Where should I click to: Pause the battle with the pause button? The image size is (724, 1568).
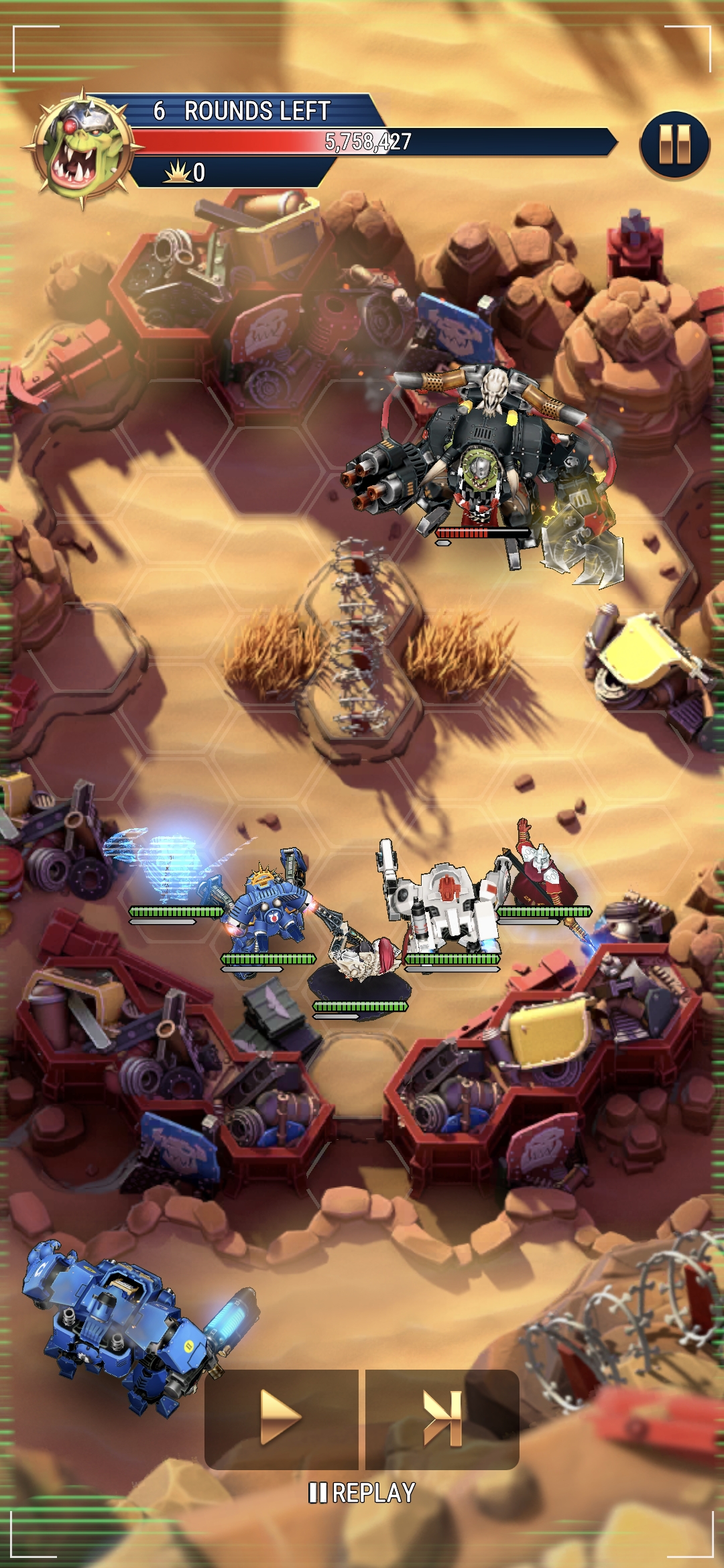point(674,144)
